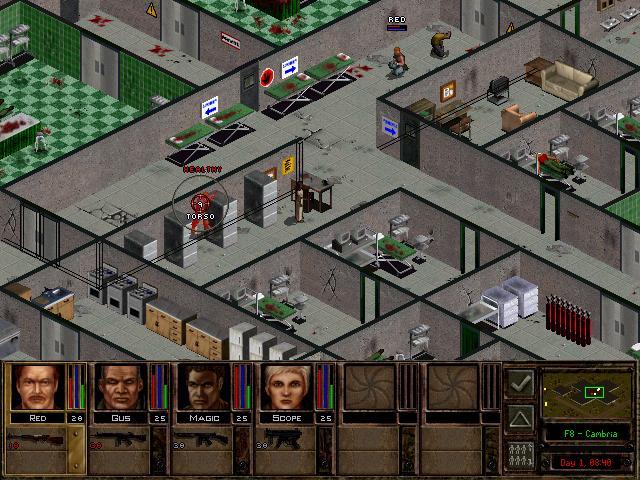The height and width of the screenshot is (480, 640).
Task: Select Red's mercenary portrait
Action: coord(37,387)
